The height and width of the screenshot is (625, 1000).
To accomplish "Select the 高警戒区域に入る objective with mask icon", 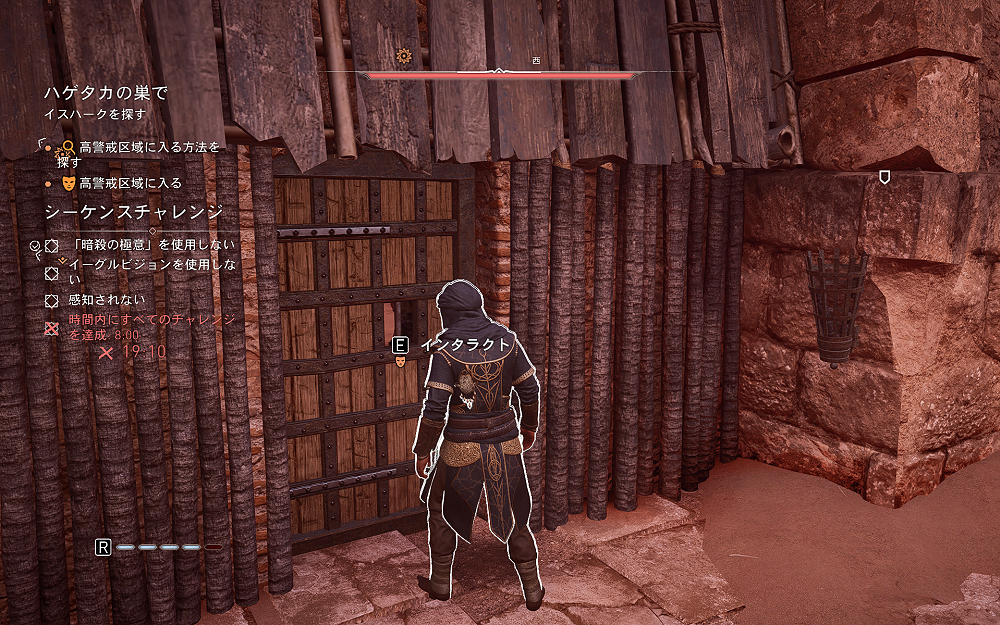I will tap(130, 183).
